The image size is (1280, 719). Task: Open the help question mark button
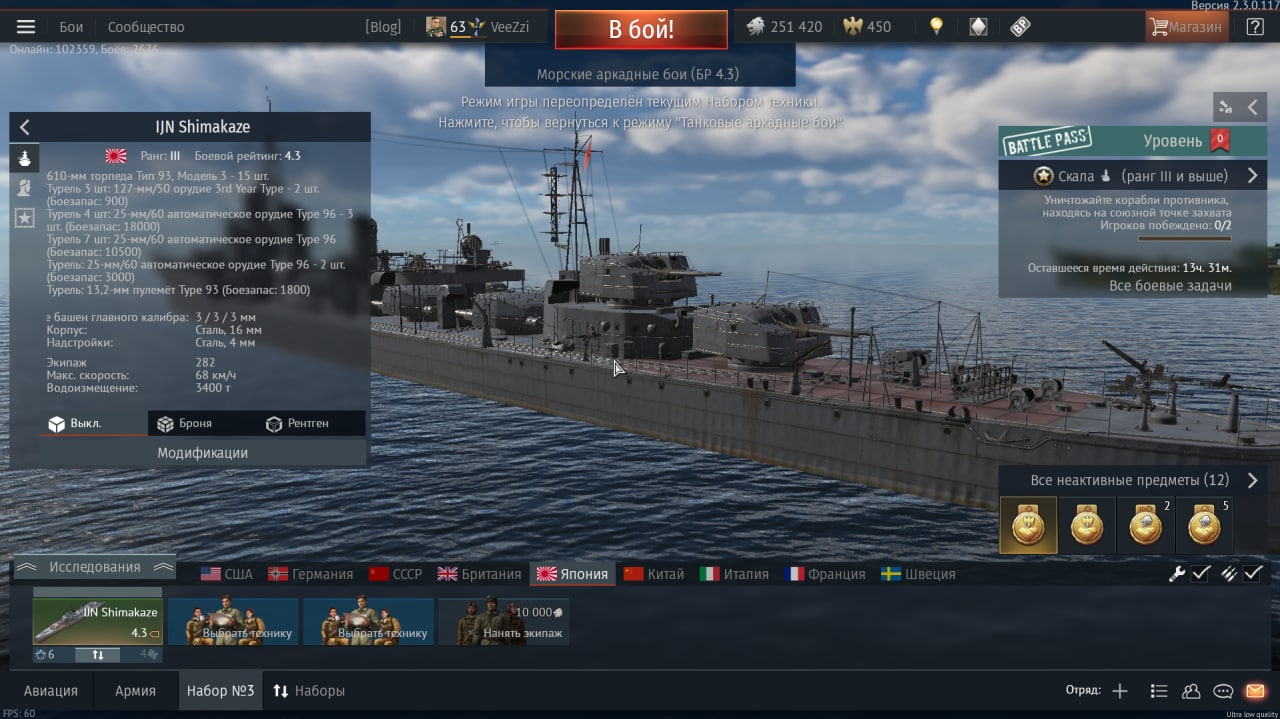click(x=1255, y=27)
